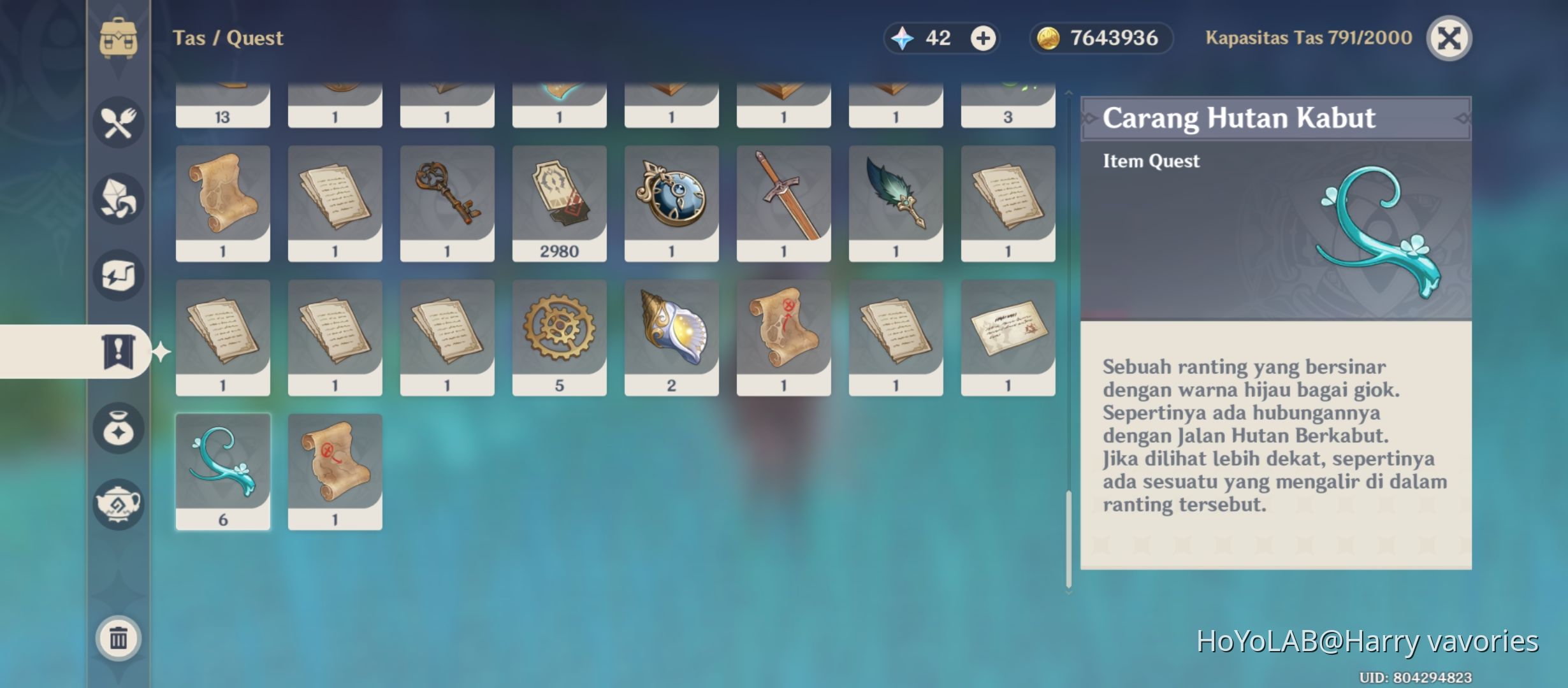Switch to the Gadgets category tab
The image size is (1568, 688).
(x=119, y=275)
